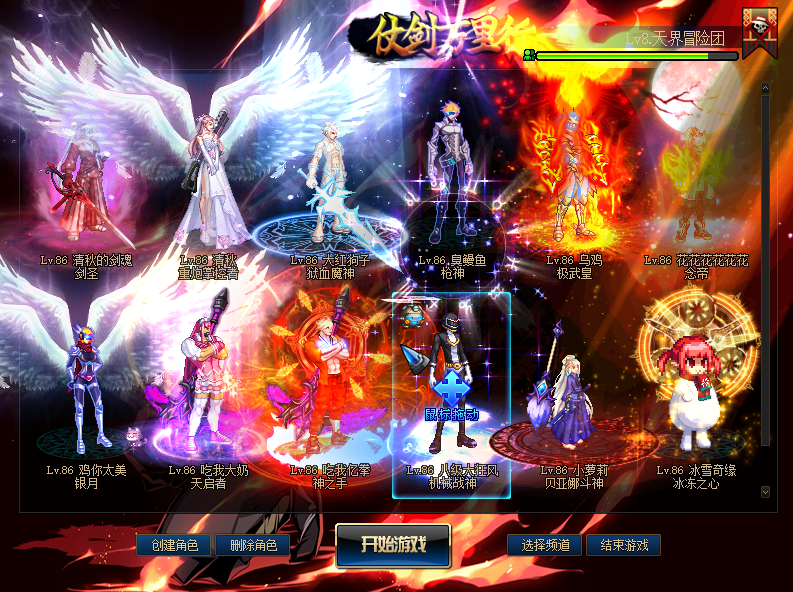Click the 开始游戏 start game button
Screen dimensions: 793x592
point(393,544)
